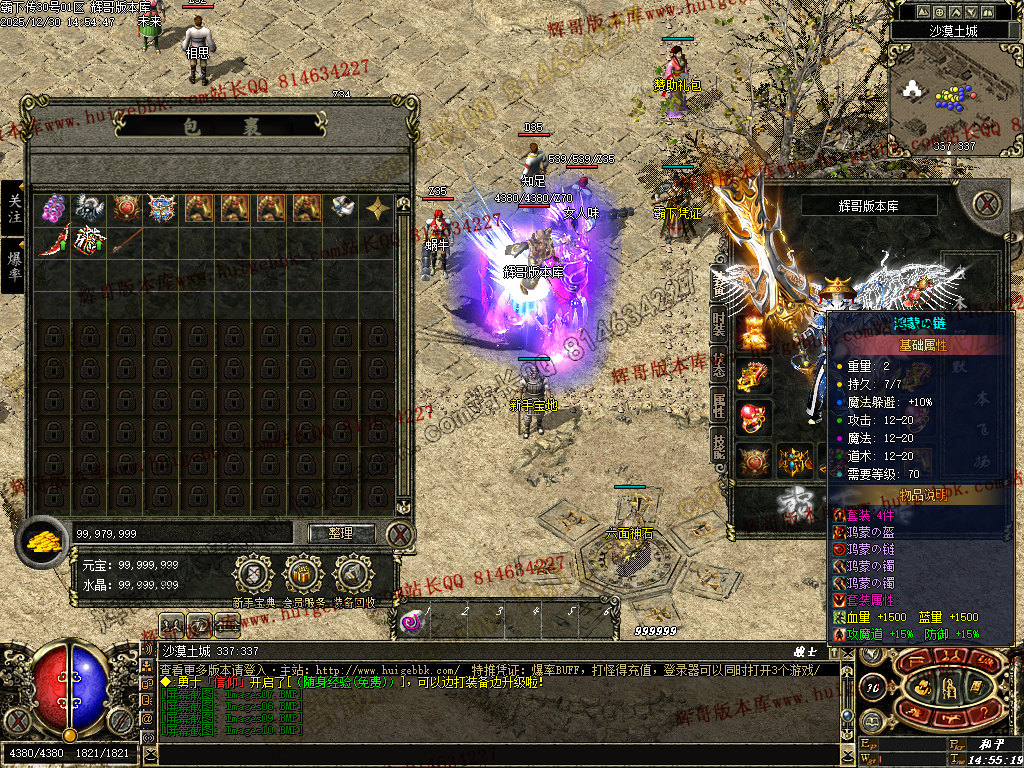Click the chat input box

(500, 755)
